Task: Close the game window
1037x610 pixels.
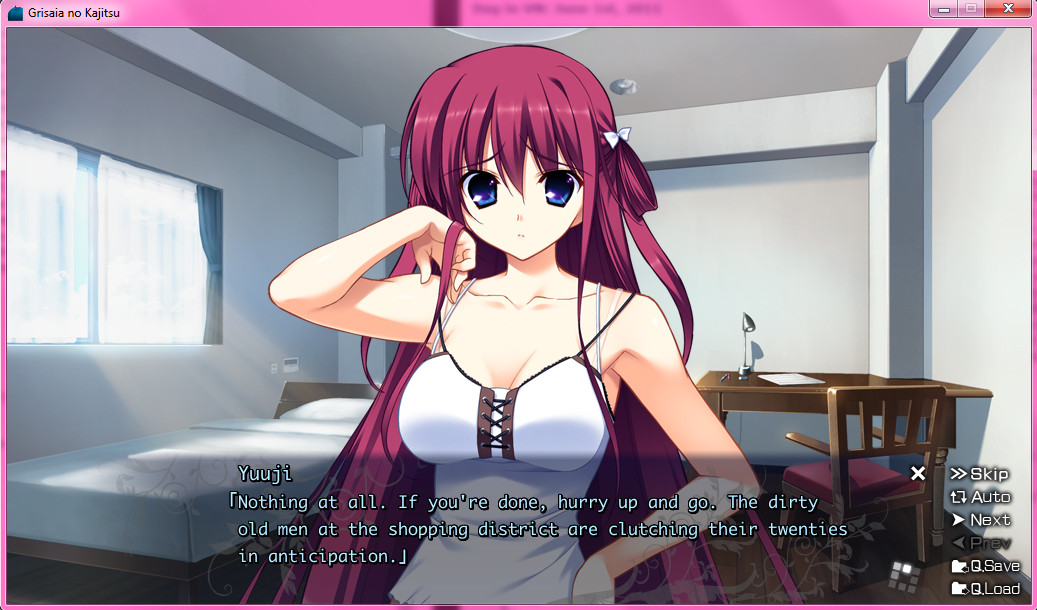Action: pyautogui.click(x=1007, y=9)
